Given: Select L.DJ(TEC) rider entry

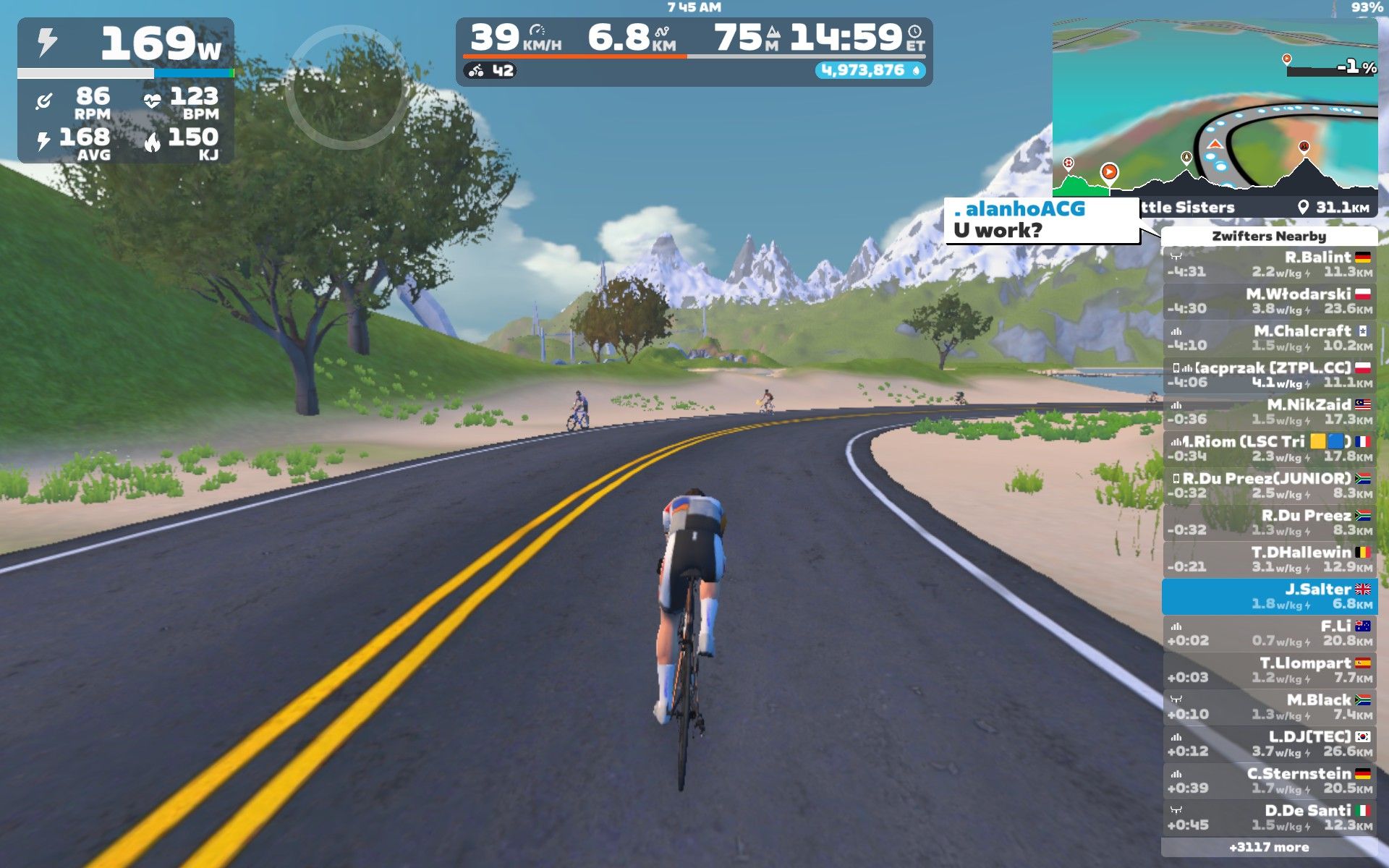Looking at the screenshot, I should coord(1270,744).
